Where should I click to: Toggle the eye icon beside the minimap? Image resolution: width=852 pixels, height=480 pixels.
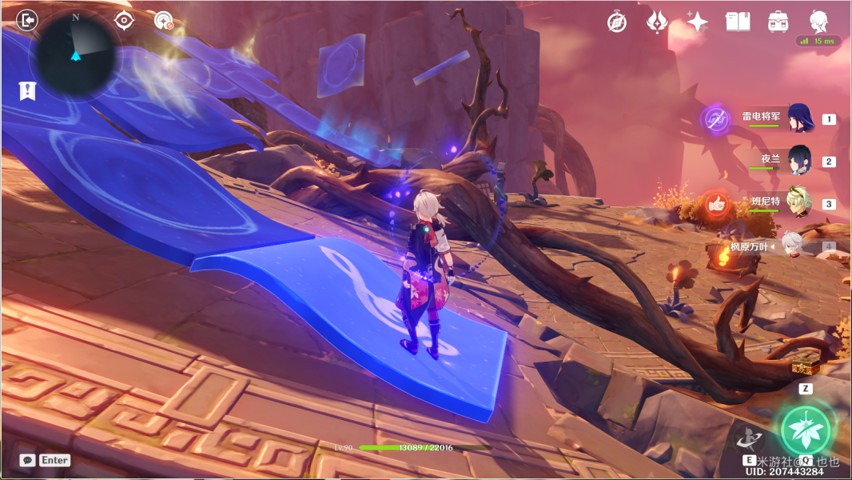coord(124,20)
